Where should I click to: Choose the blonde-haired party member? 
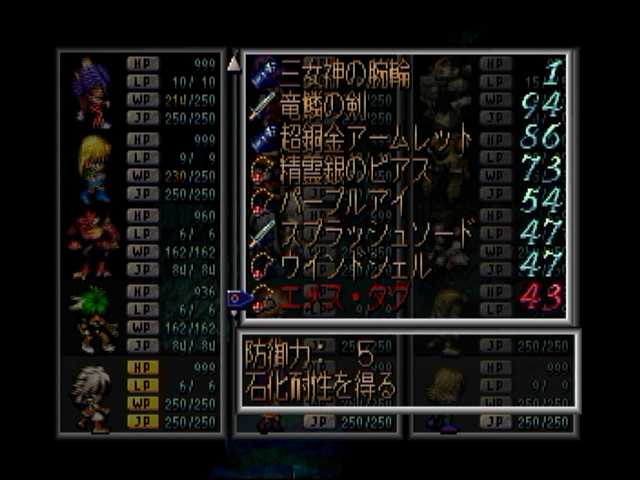click(93, 167)
